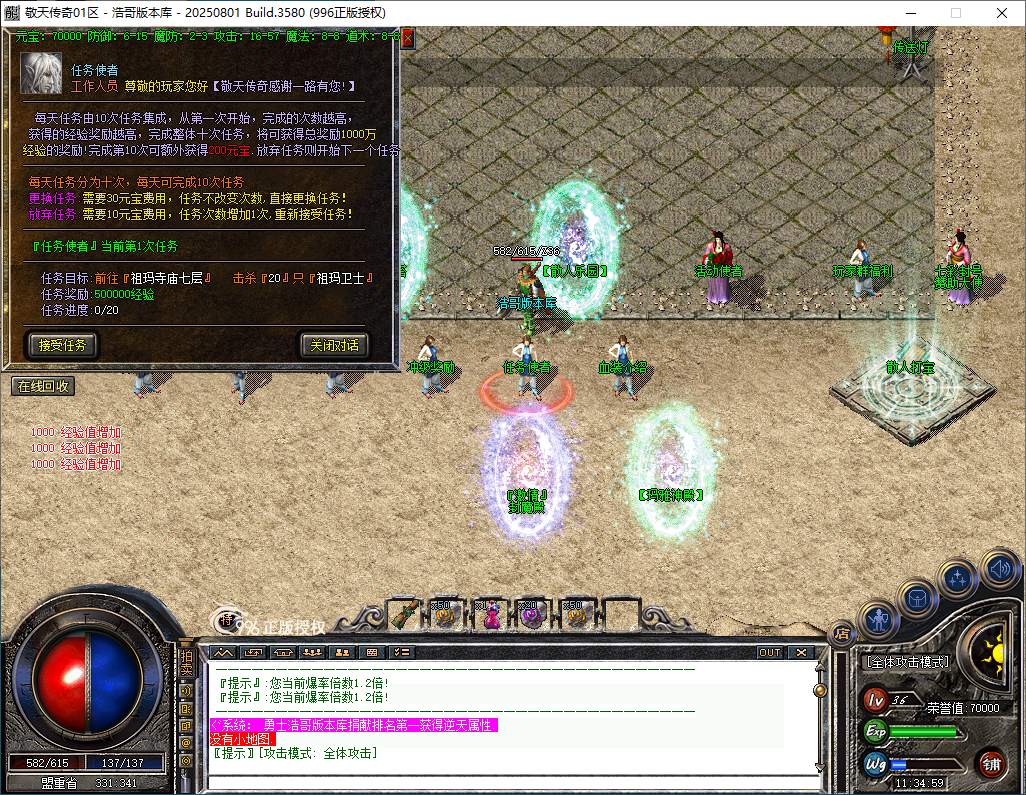Close the dialogue via 关闭对话 button
The height and width of the screenshot is (795, 1026).
(x=335, y=346)
